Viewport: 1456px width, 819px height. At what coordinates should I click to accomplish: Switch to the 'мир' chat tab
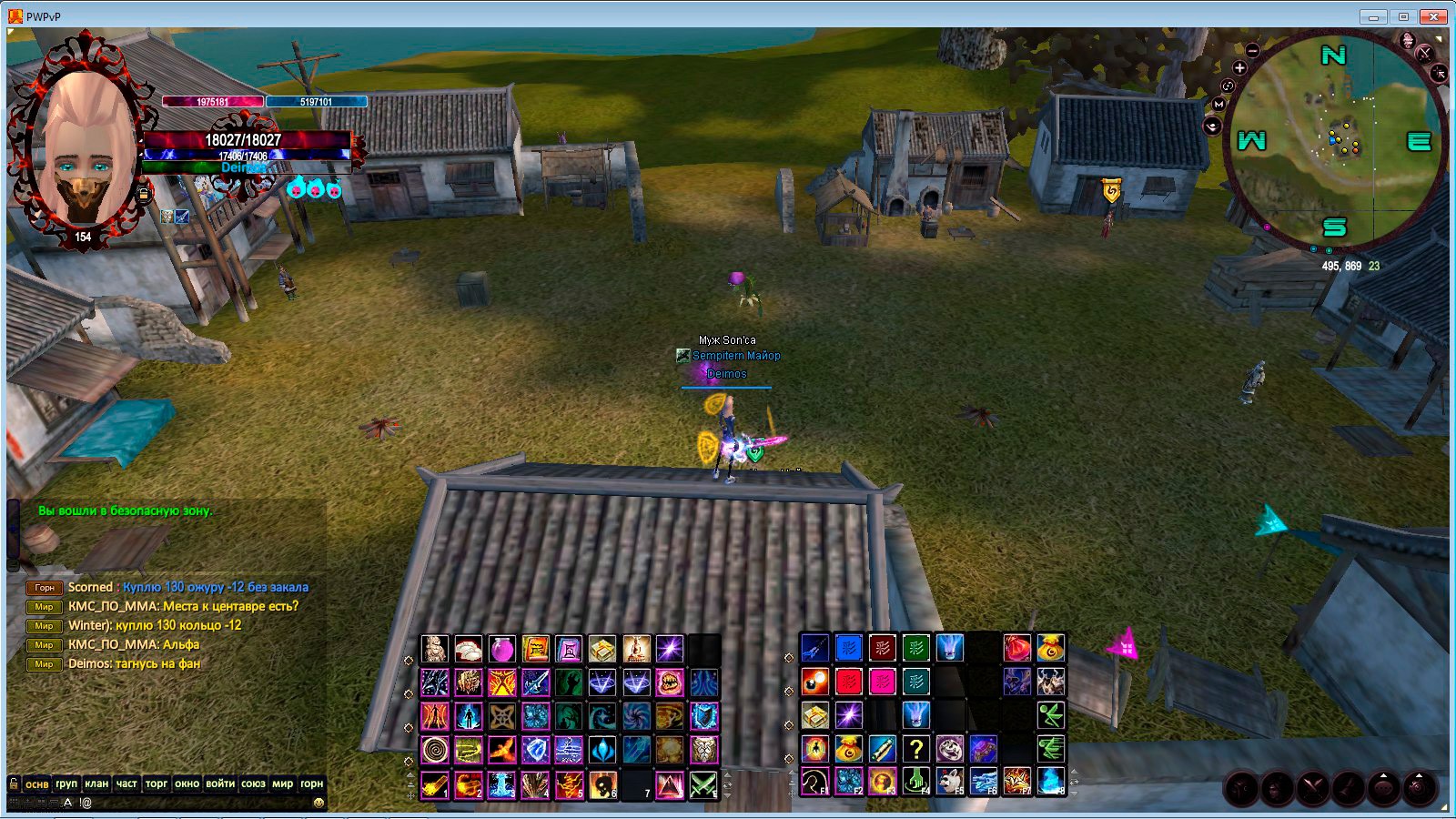click(x=283, y=784)
